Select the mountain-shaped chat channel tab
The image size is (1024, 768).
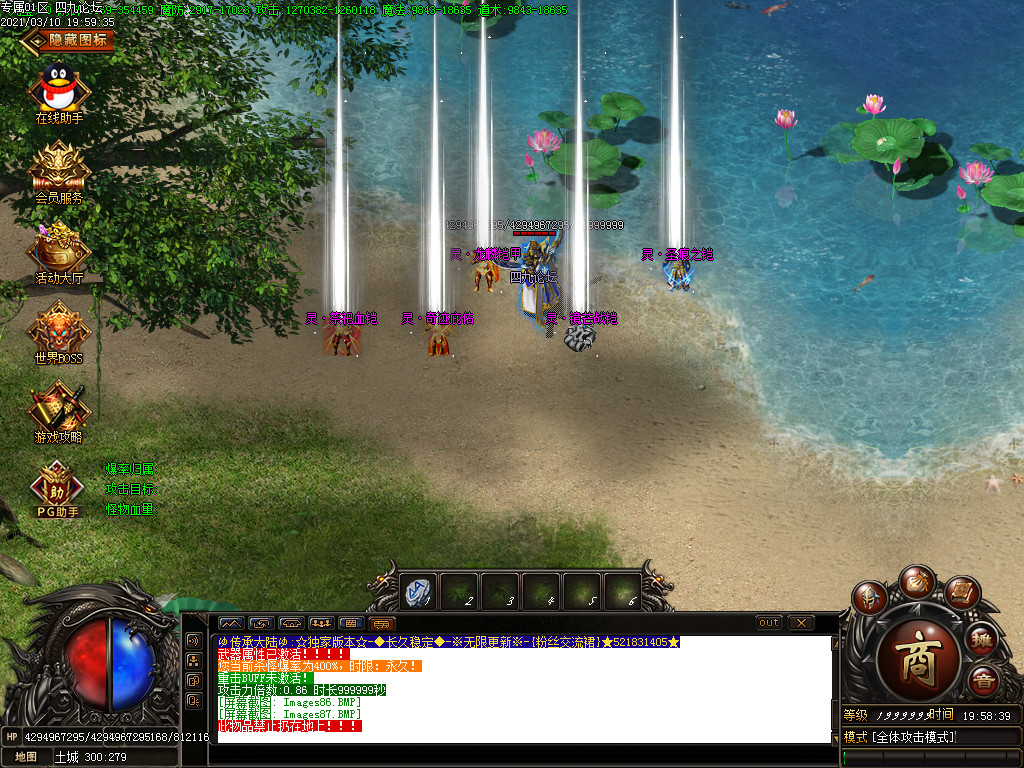click(x=230, y=623)
